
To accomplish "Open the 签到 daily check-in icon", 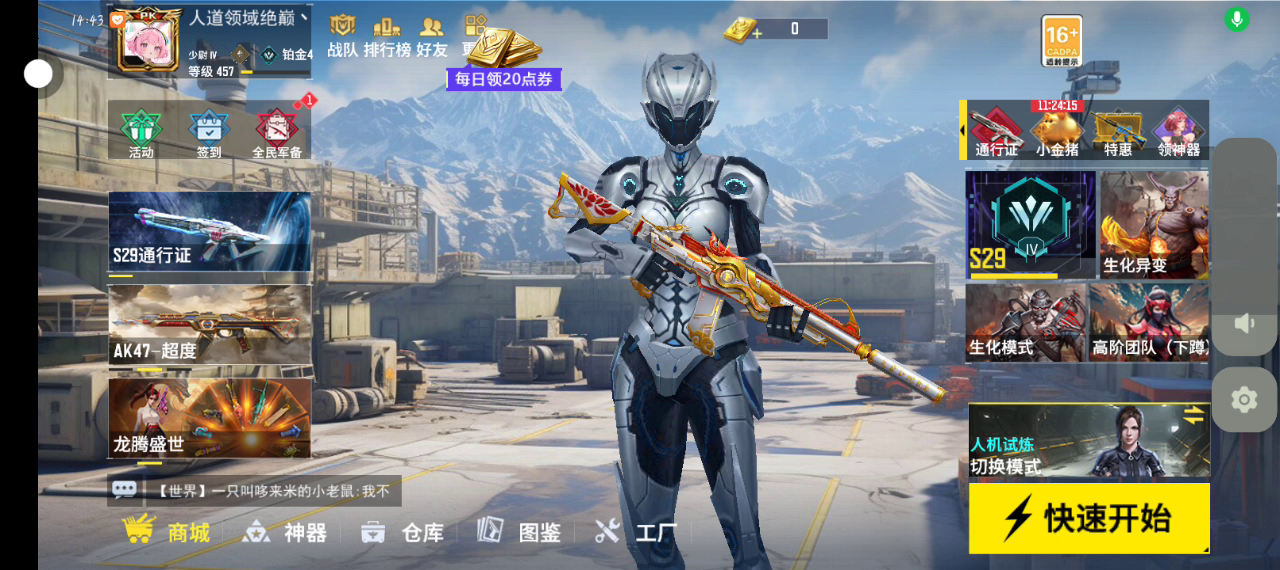I will coord(209,133).
